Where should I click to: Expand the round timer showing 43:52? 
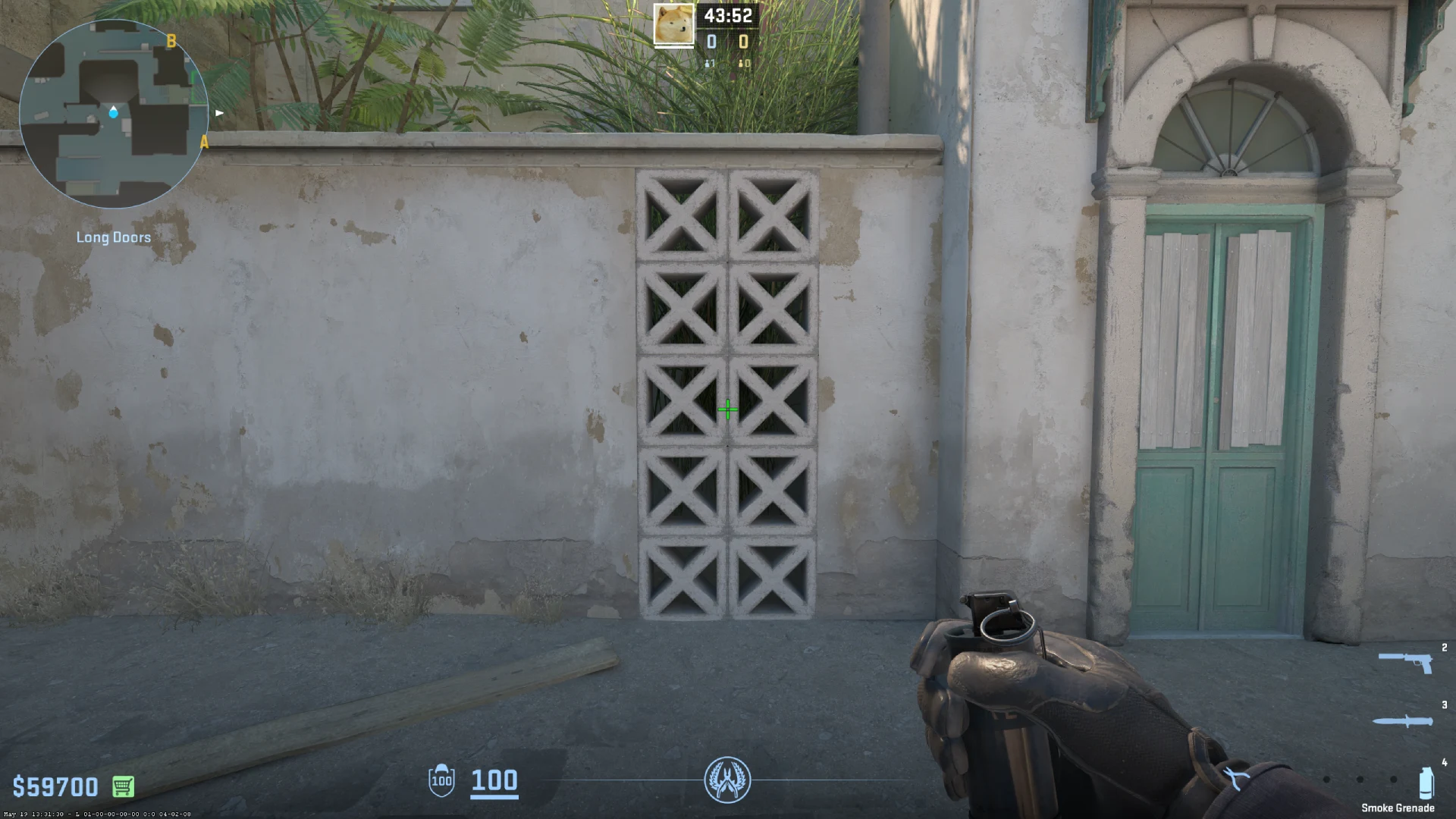(x=729, y=14)
